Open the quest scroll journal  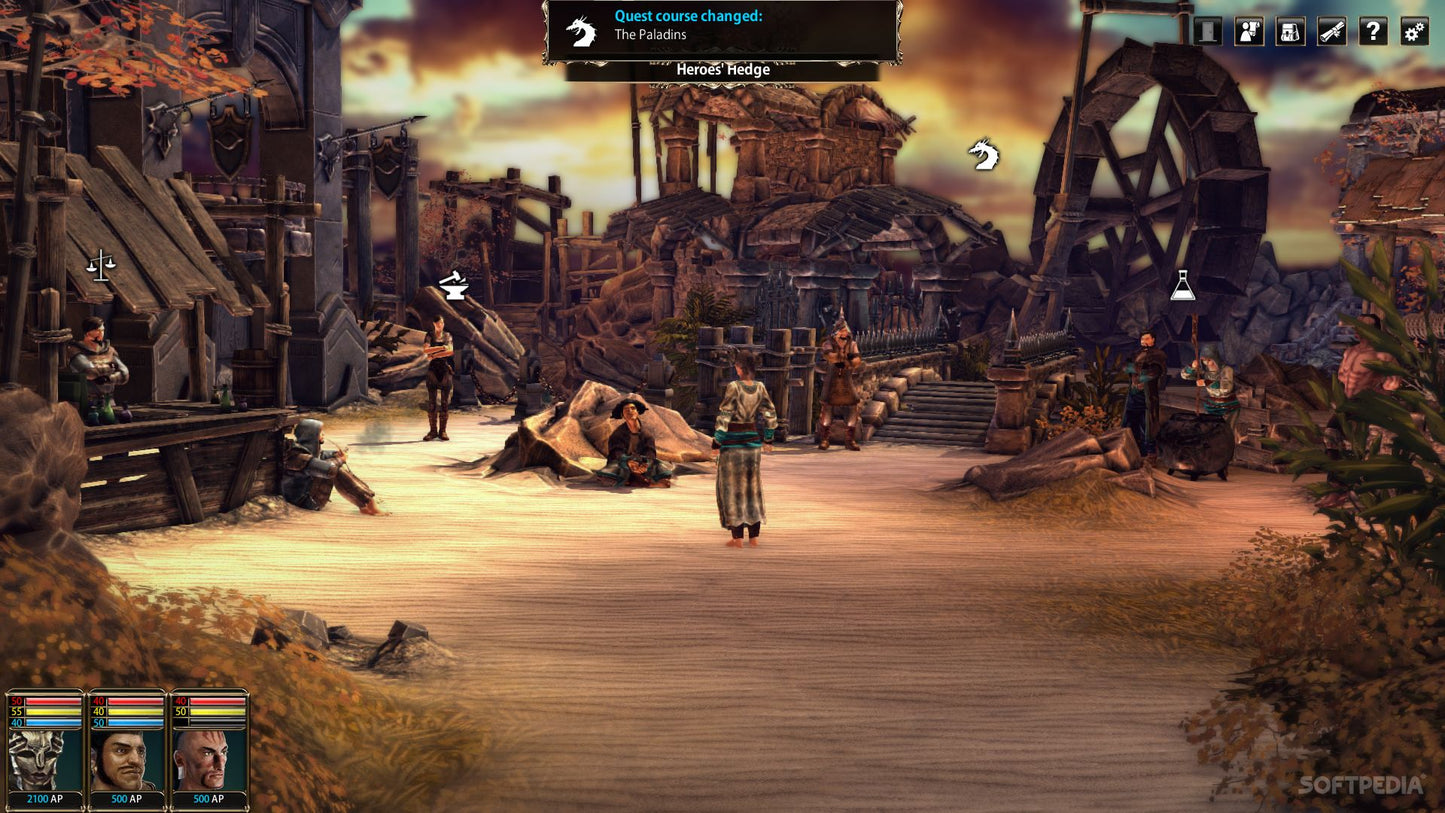pyautogui.click(x=1332, y=31)
